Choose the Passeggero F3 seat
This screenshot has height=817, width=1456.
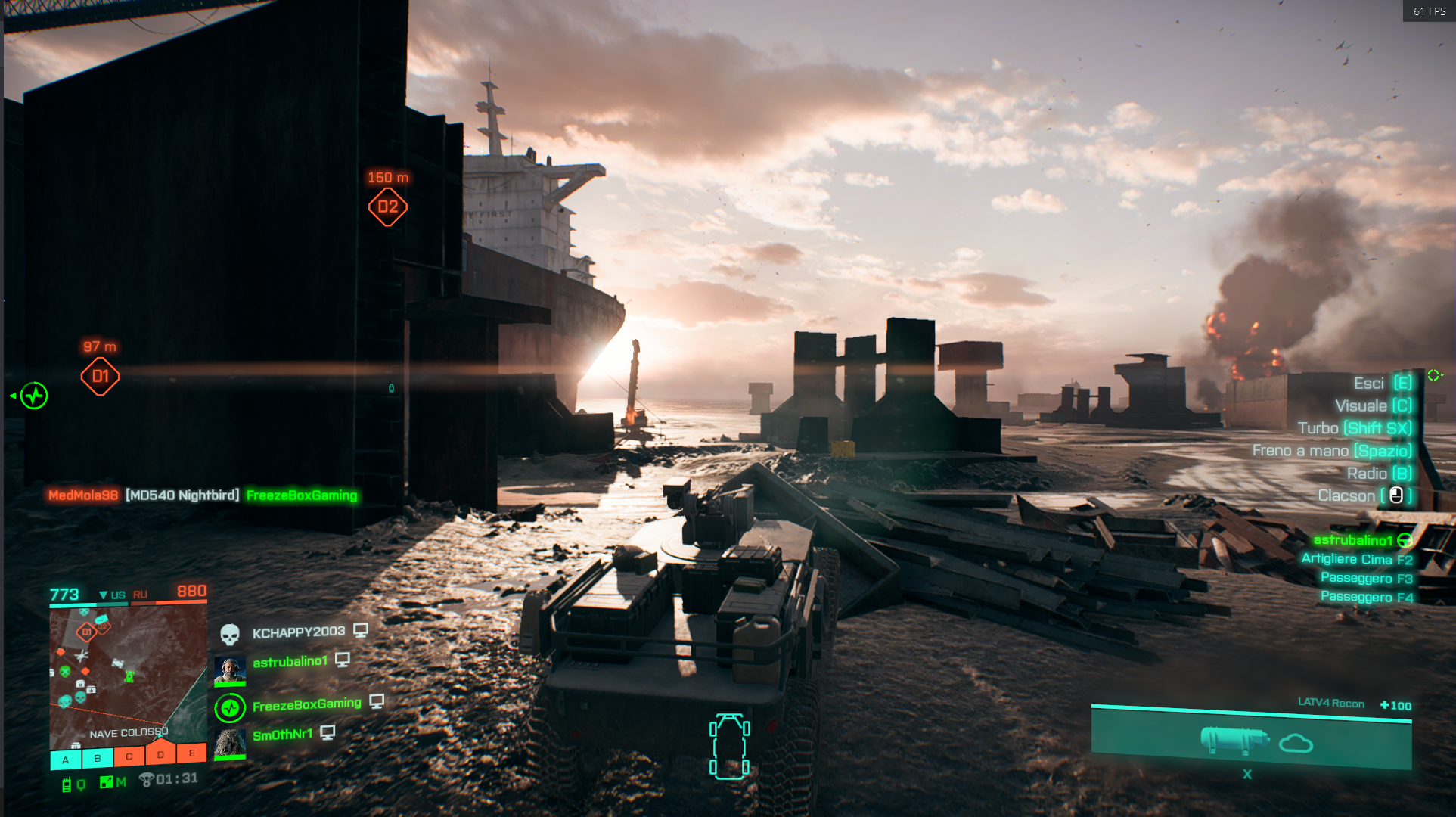(x=1366, y=578)
